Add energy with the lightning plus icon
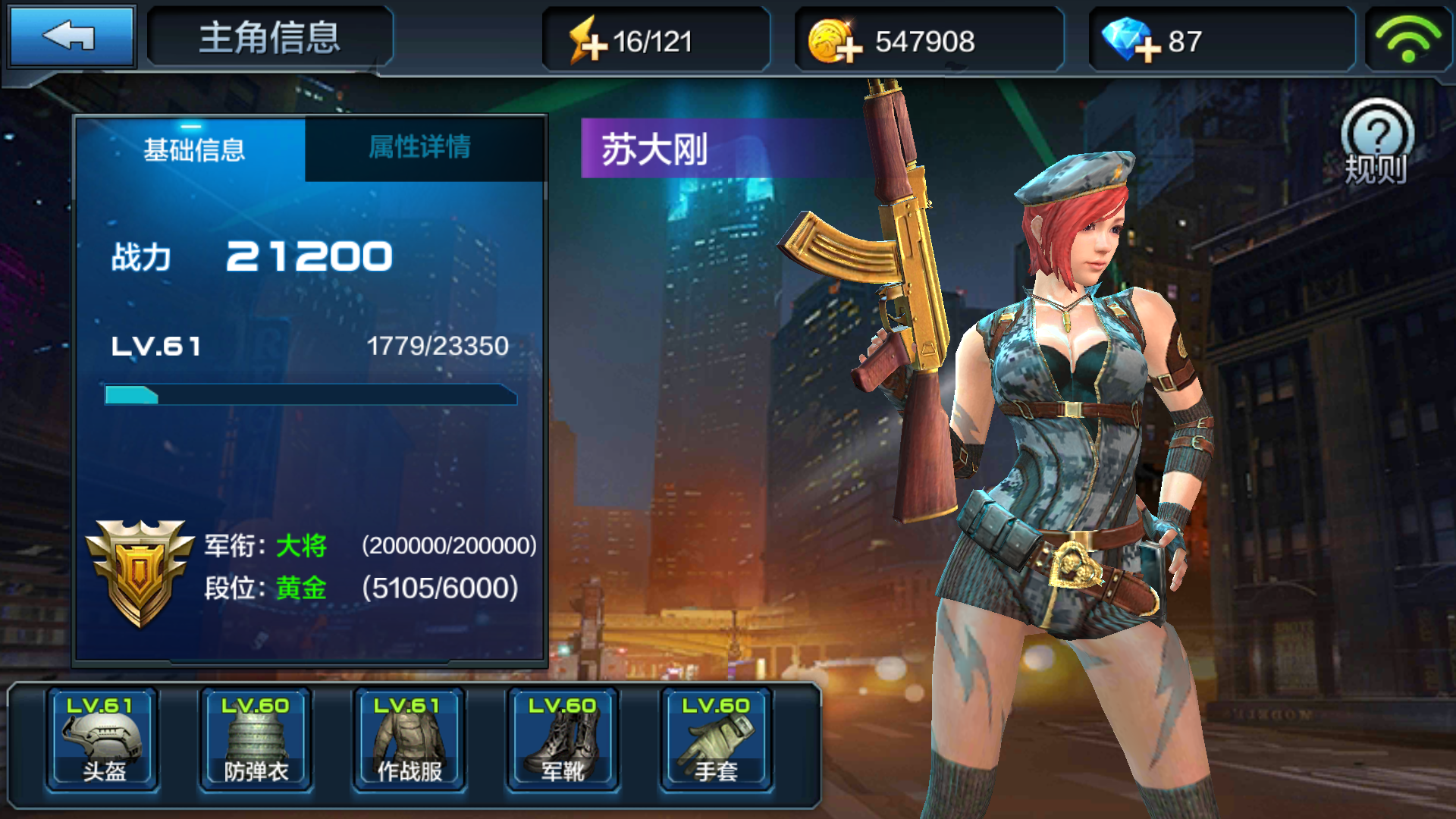This screenshot has height=819, width=1456. coord(589,42)
